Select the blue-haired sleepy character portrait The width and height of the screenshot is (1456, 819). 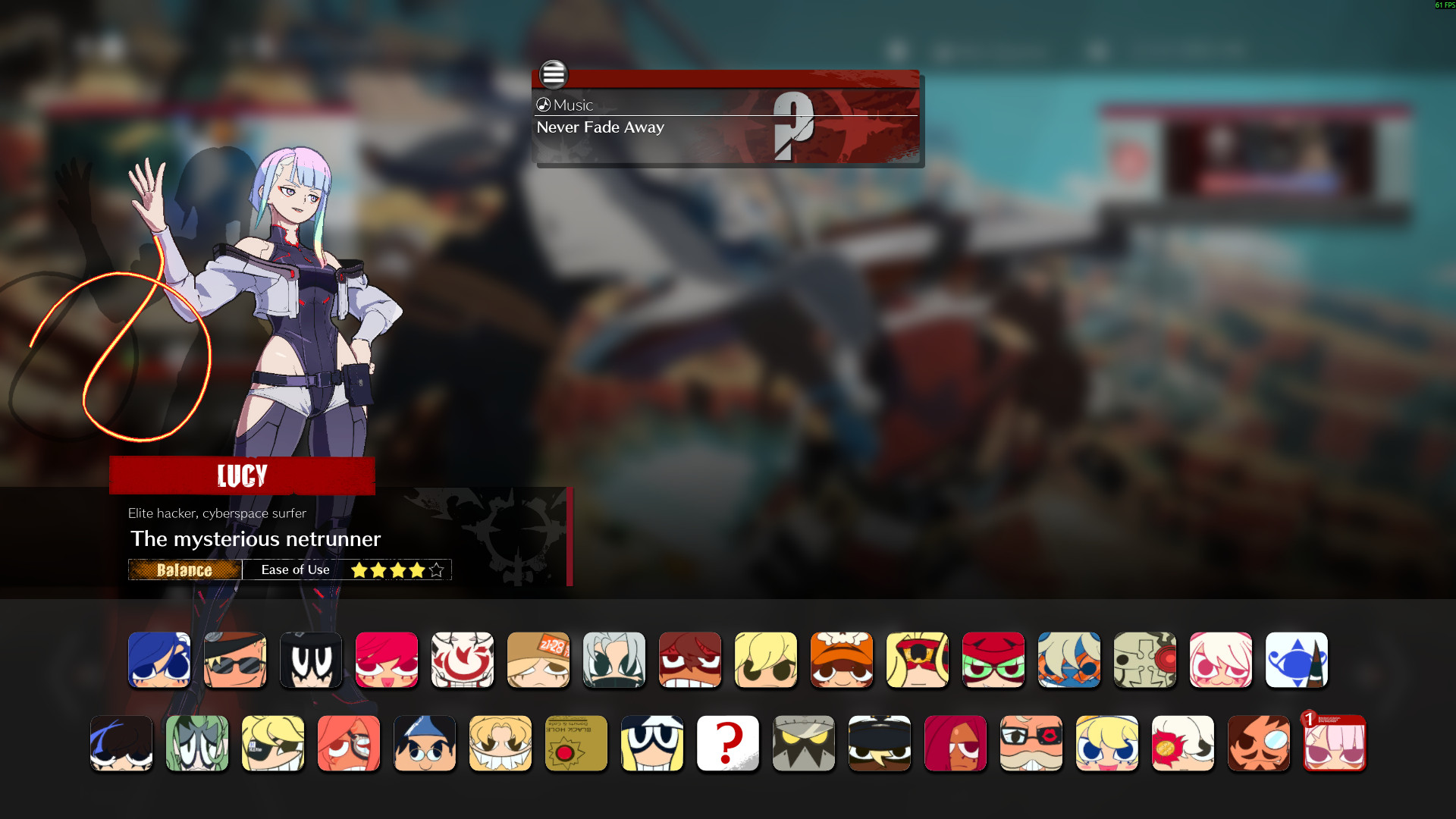coord(159,661)
